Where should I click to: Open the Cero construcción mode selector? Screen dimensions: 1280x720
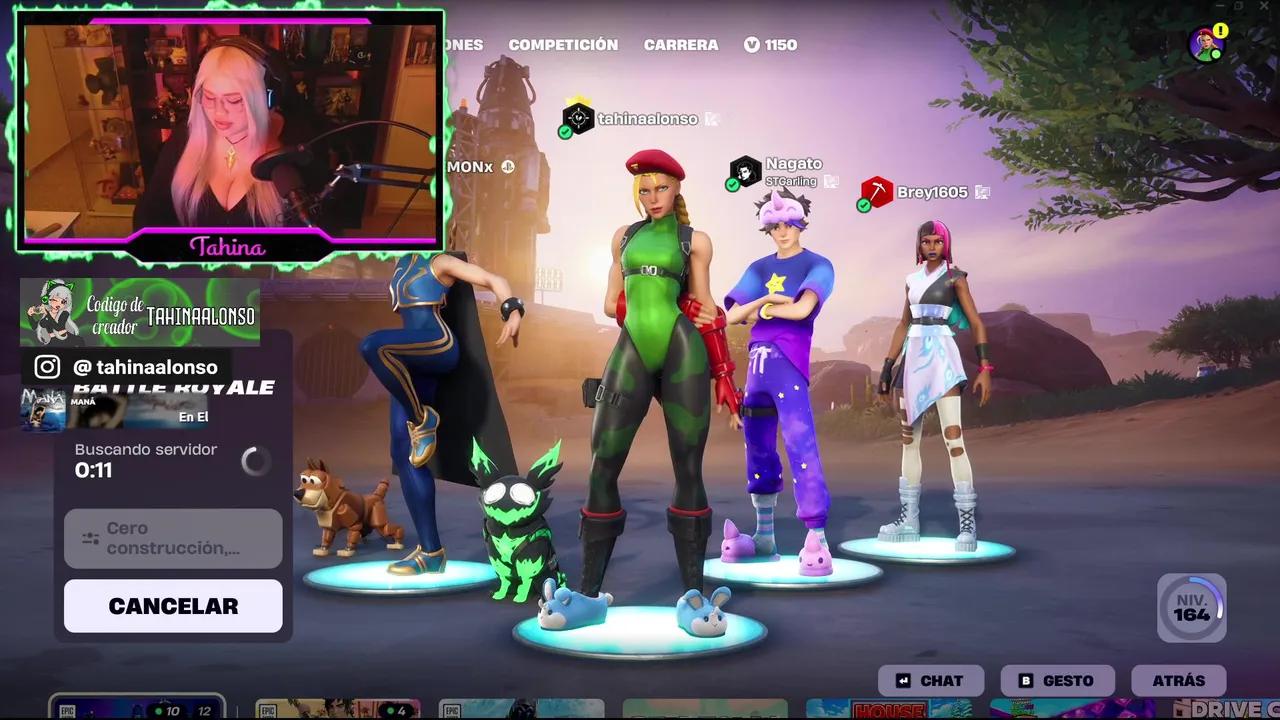tap(172, 538)
